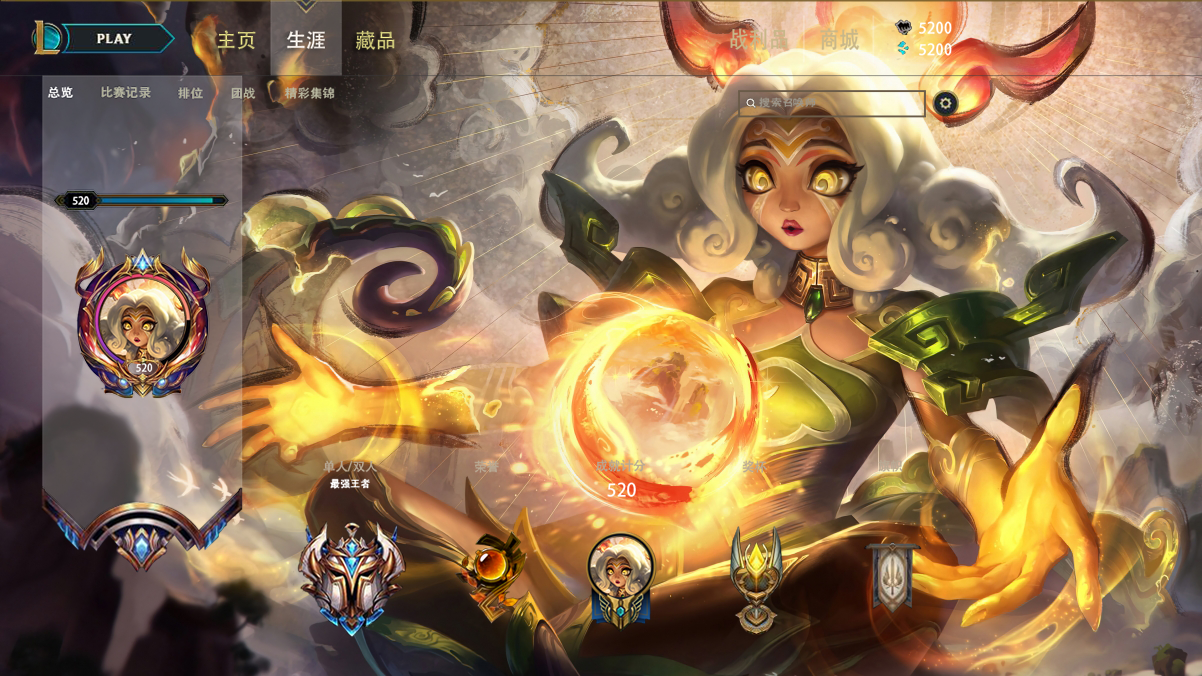Click the summoner name search field
This screenshot has height=676, width=1202.
coord(832,103)
